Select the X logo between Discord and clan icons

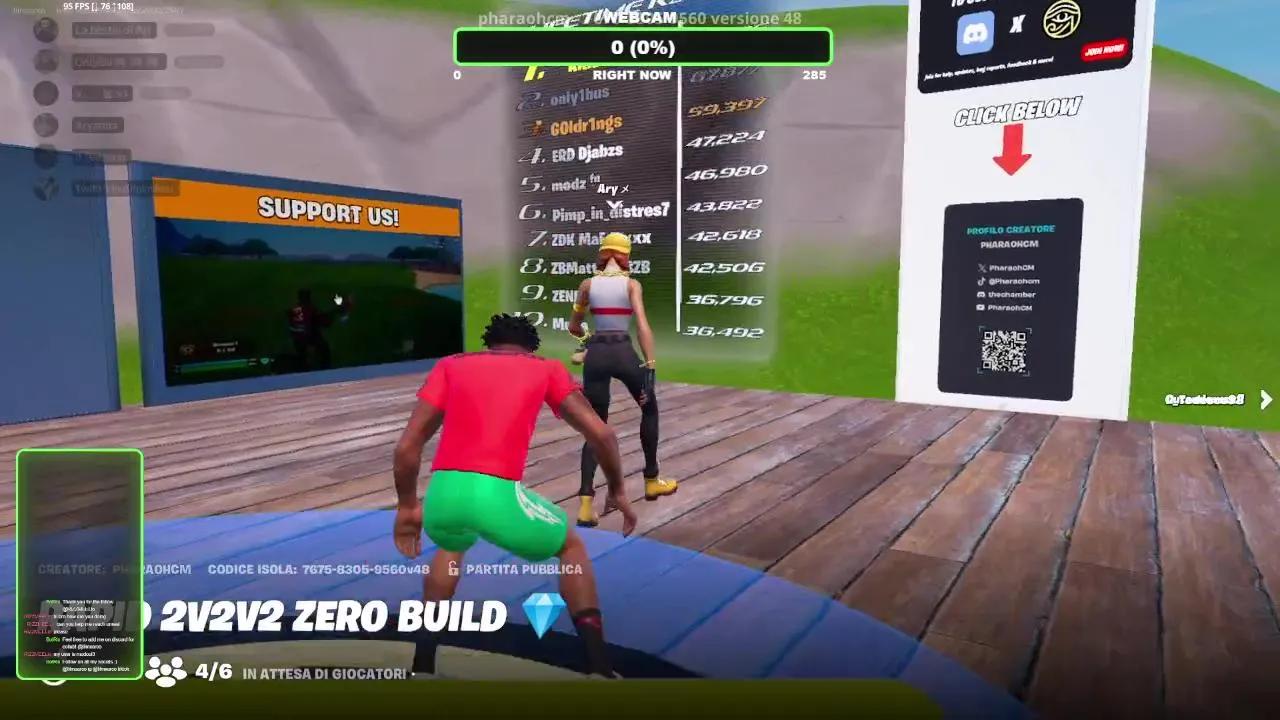point(1016,24)
